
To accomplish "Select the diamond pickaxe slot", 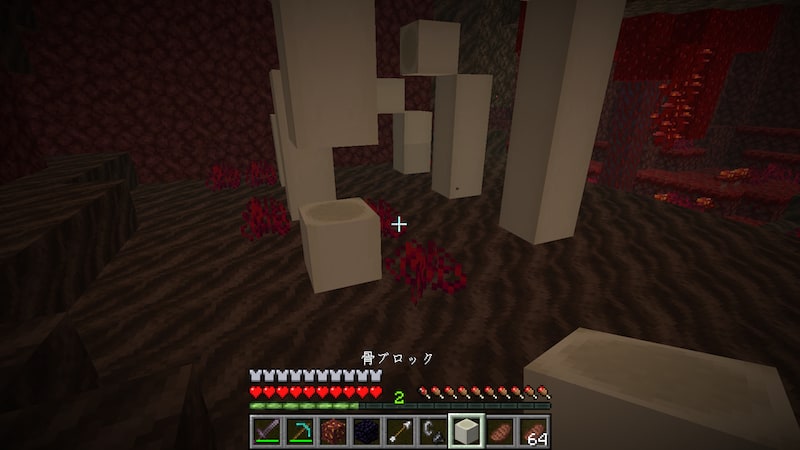I will click(x=299, y=432).
